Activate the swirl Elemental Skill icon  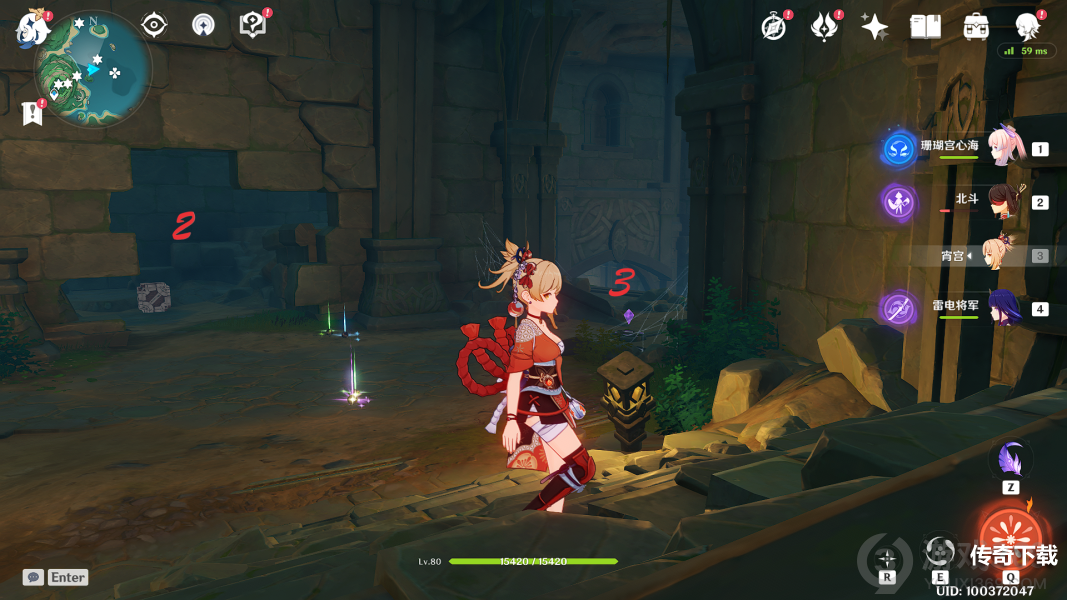939,551
